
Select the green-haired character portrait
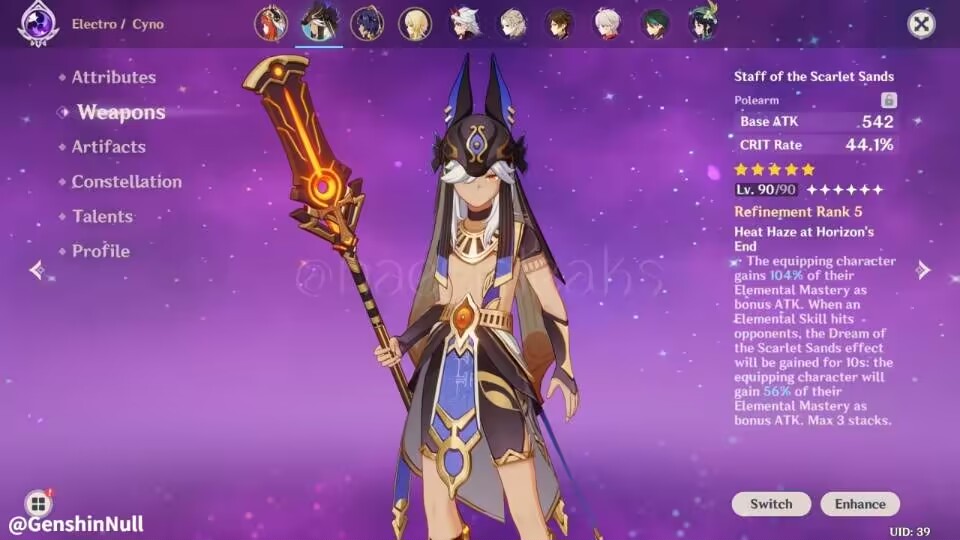tap(655, 23)
